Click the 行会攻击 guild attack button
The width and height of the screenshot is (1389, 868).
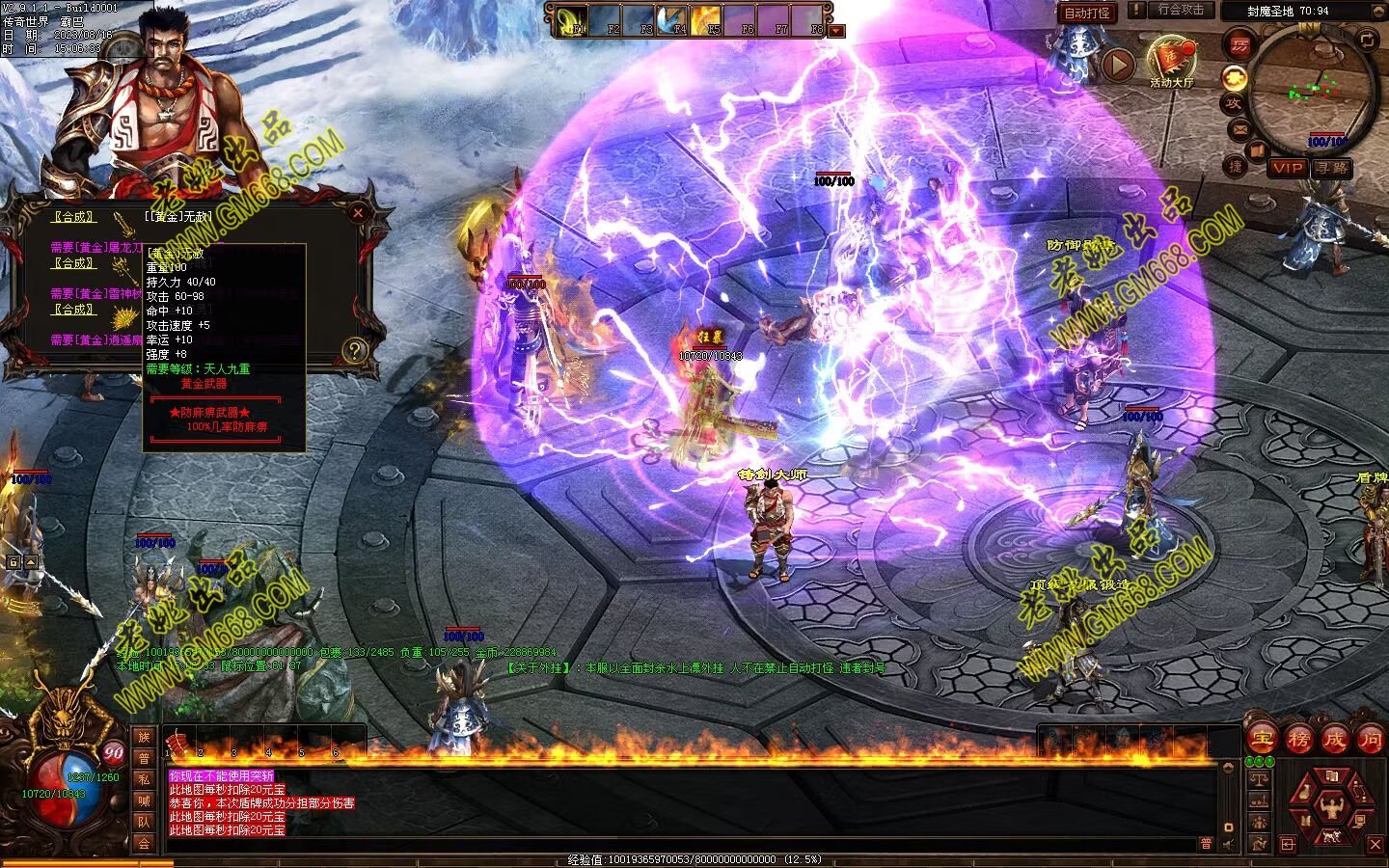click(x=1181, y=10)
